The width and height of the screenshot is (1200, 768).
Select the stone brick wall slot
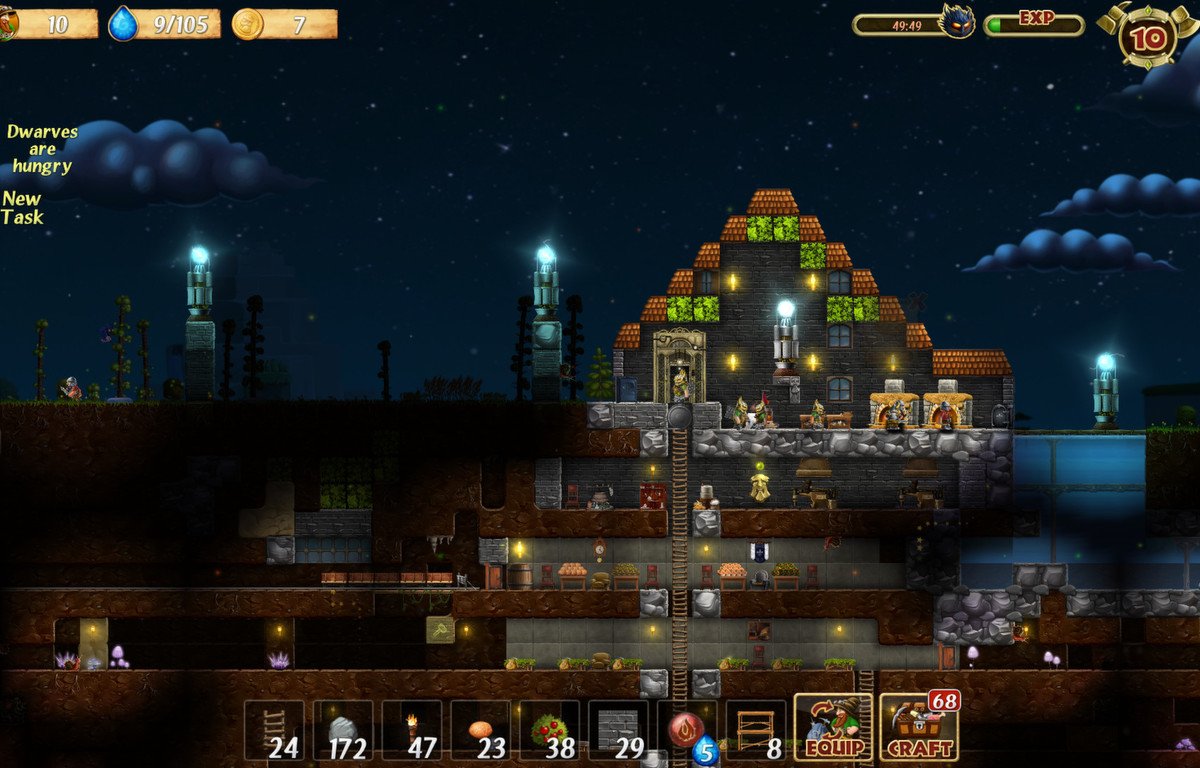pos(618,730)
